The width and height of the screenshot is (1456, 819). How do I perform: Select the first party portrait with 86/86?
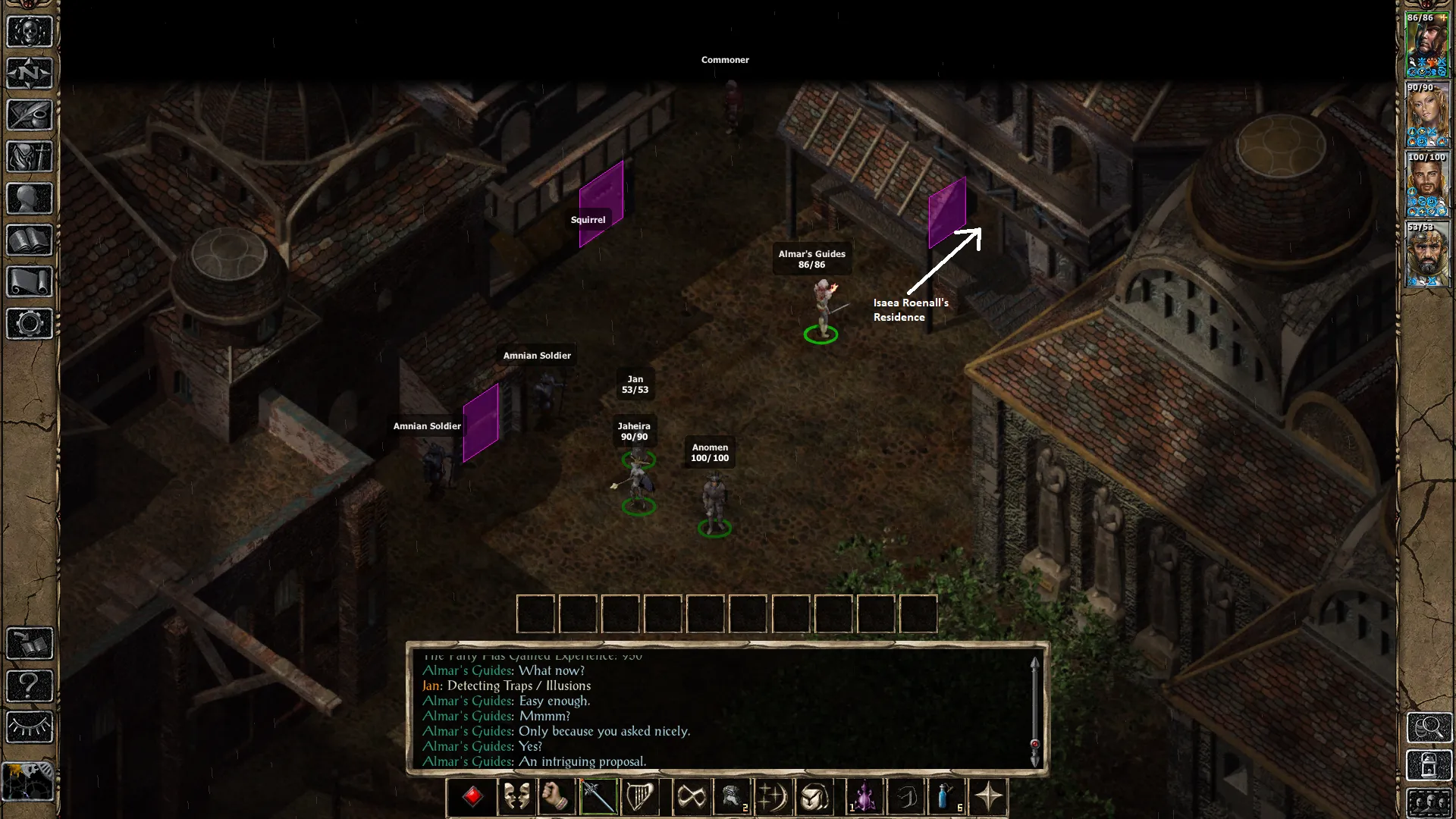(x=1427, y=44)
